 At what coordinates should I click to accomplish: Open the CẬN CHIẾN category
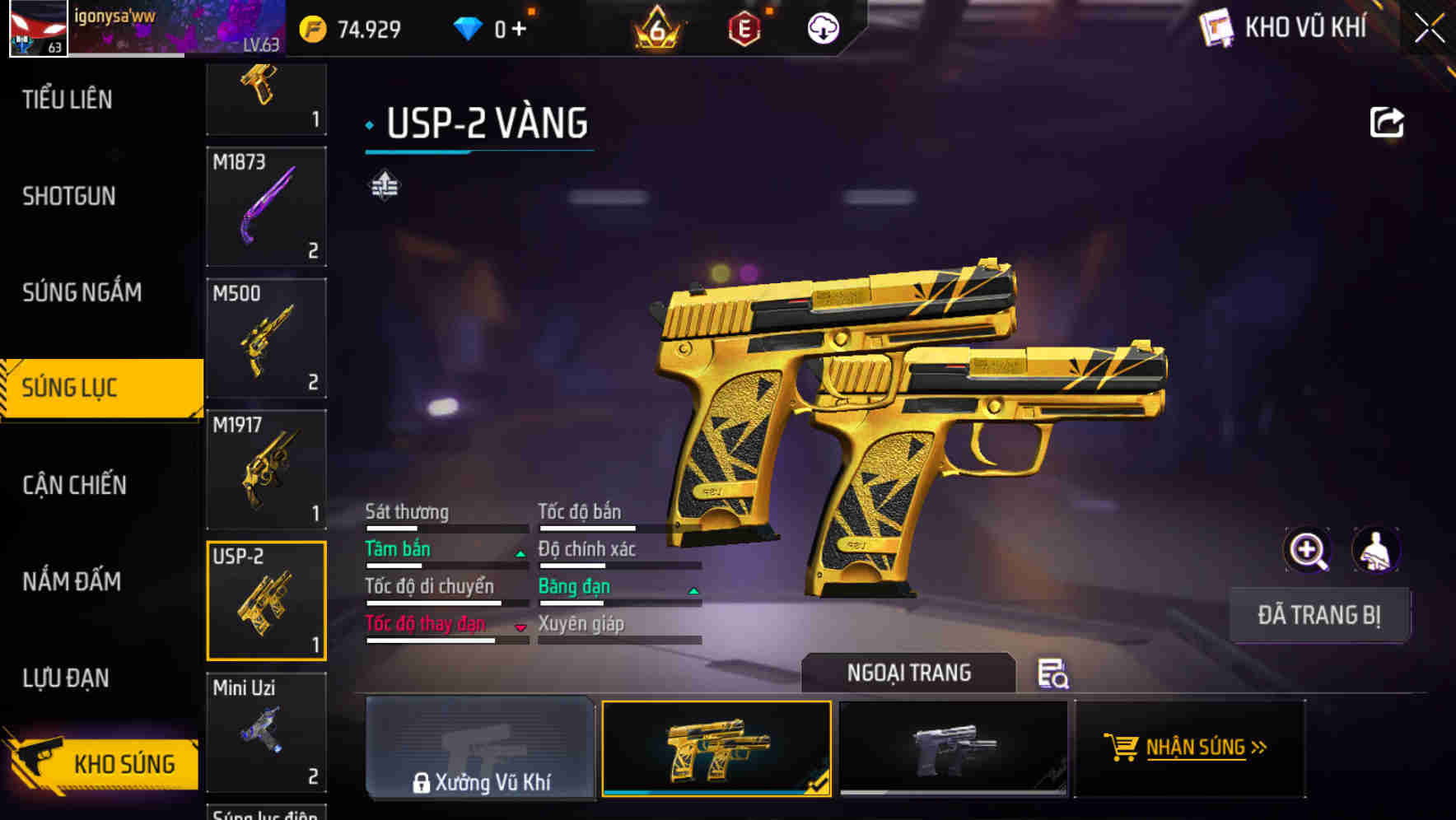[73, 485]
